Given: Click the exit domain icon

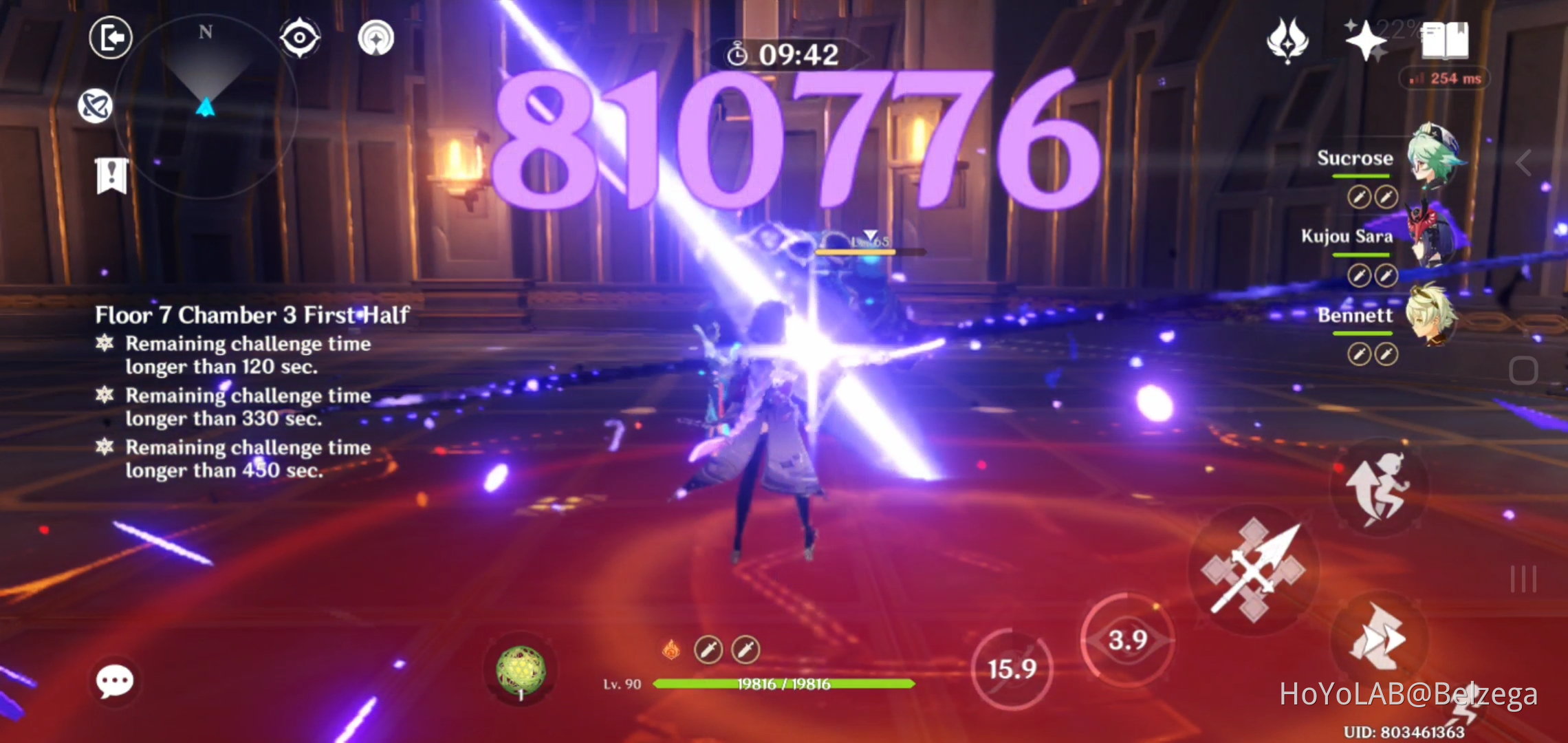Looking at the screenshot, I should tap(110, 39).
